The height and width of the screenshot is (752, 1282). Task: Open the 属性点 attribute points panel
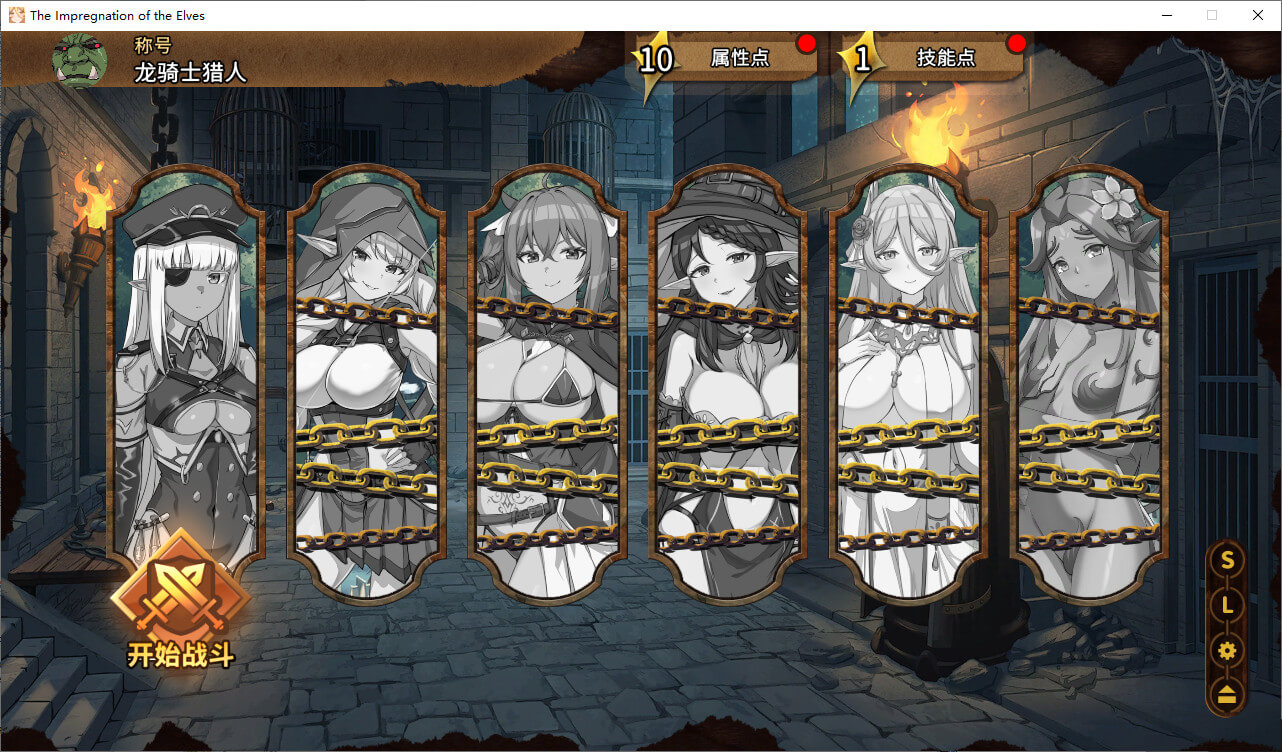pos(739,58)
